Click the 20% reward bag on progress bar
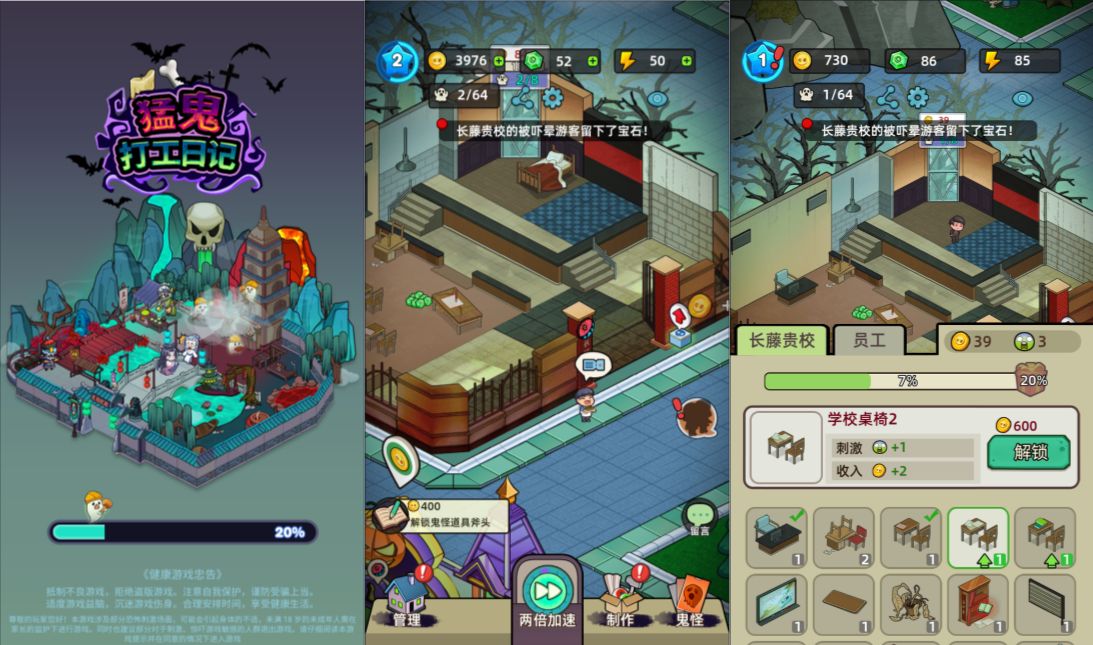Viewport: 1093px width, 645px height. pos(1031,380)
